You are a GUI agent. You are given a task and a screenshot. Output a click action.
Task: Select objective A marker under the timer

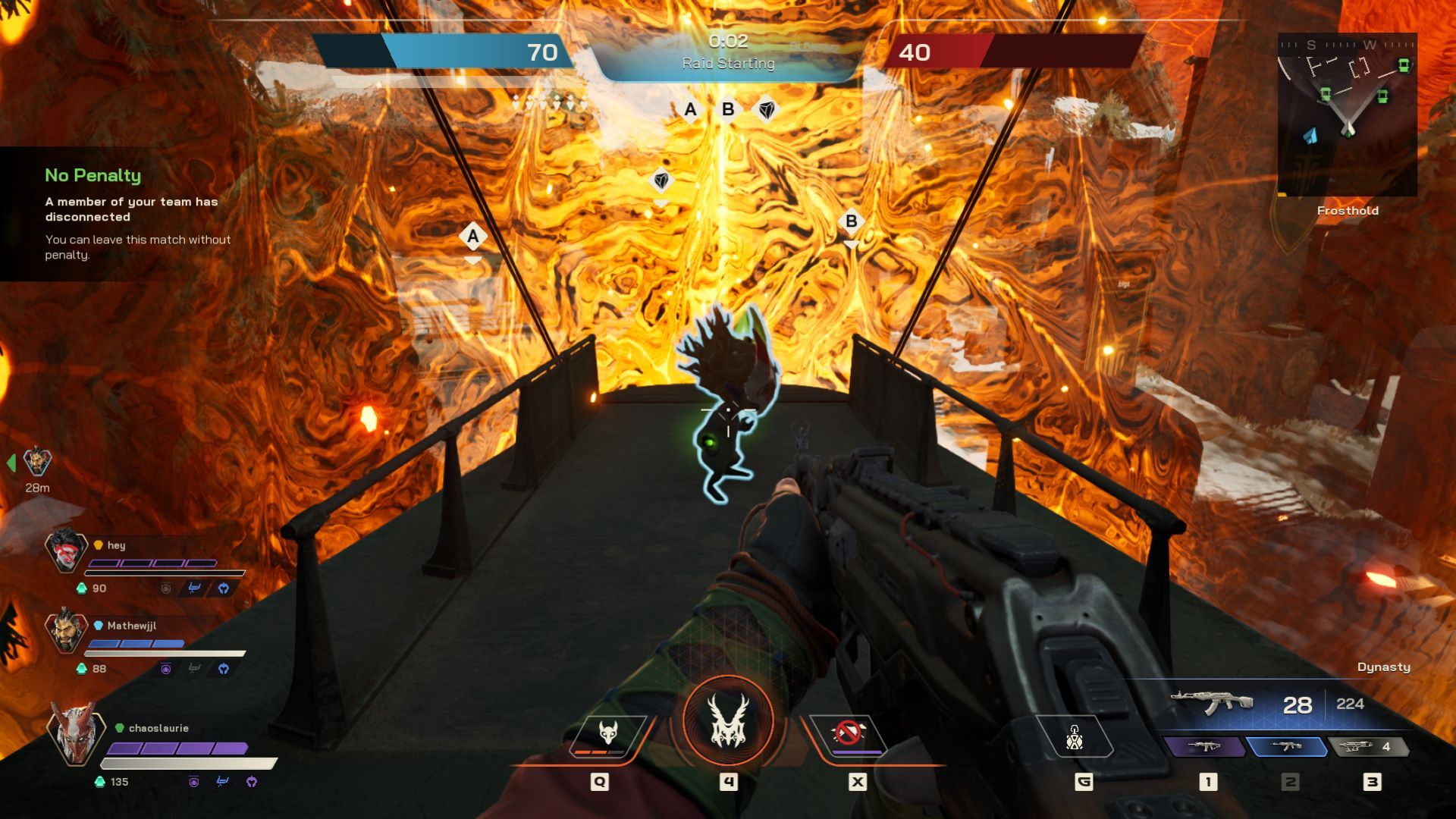coord(690,110)
